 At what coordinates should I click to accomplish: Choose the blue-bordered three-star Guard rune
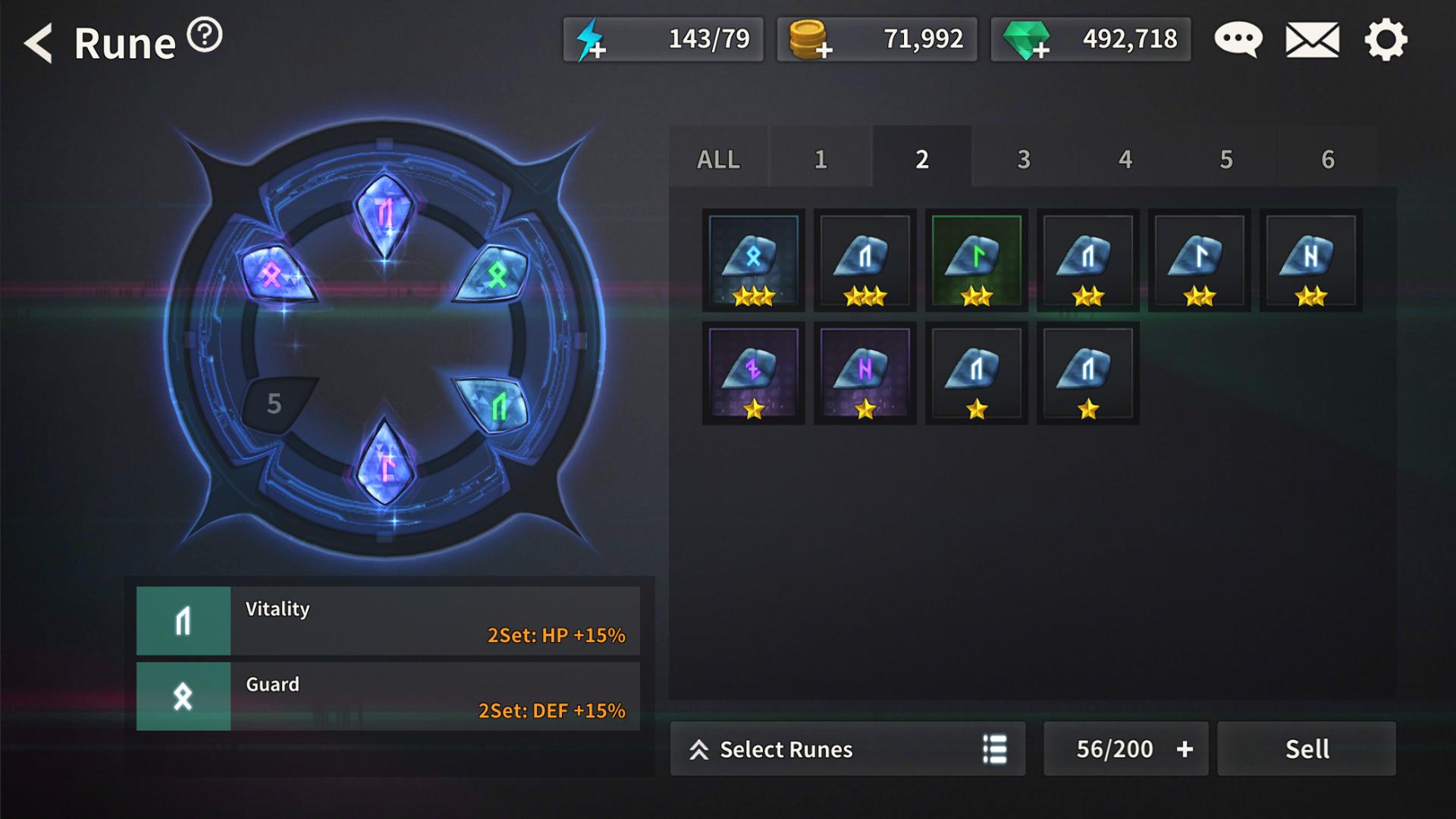coord(753,260)
